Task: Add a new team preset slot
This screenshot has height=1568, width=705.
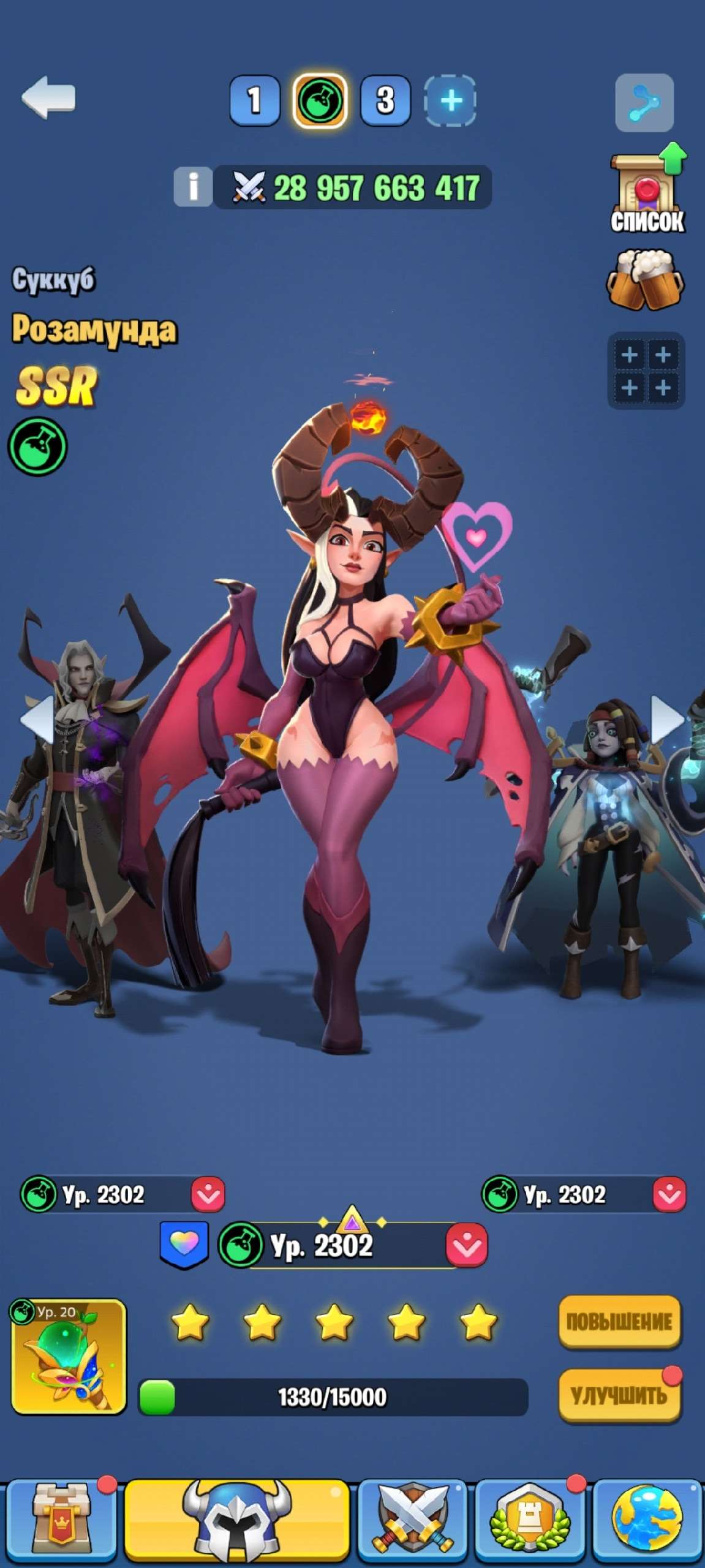Action: coord(450,100)
